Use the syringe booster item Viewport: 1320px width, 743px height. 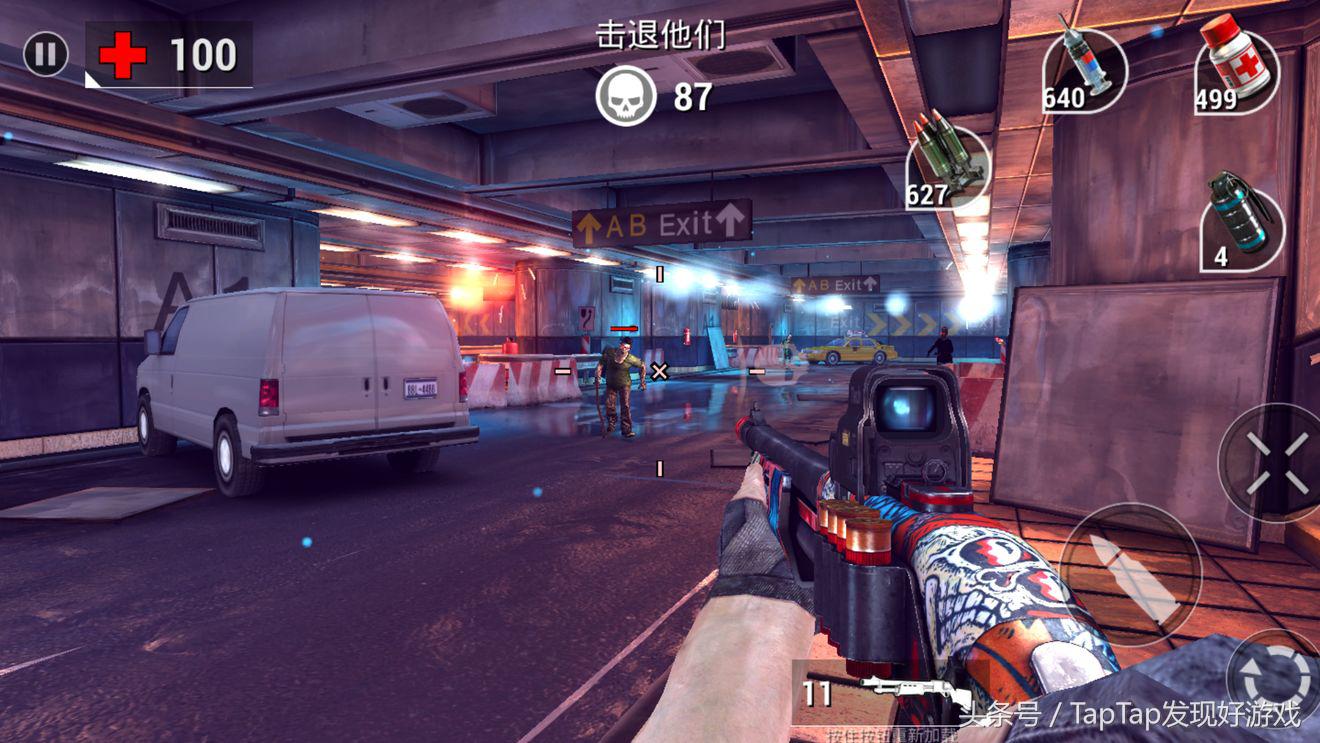1084,72
